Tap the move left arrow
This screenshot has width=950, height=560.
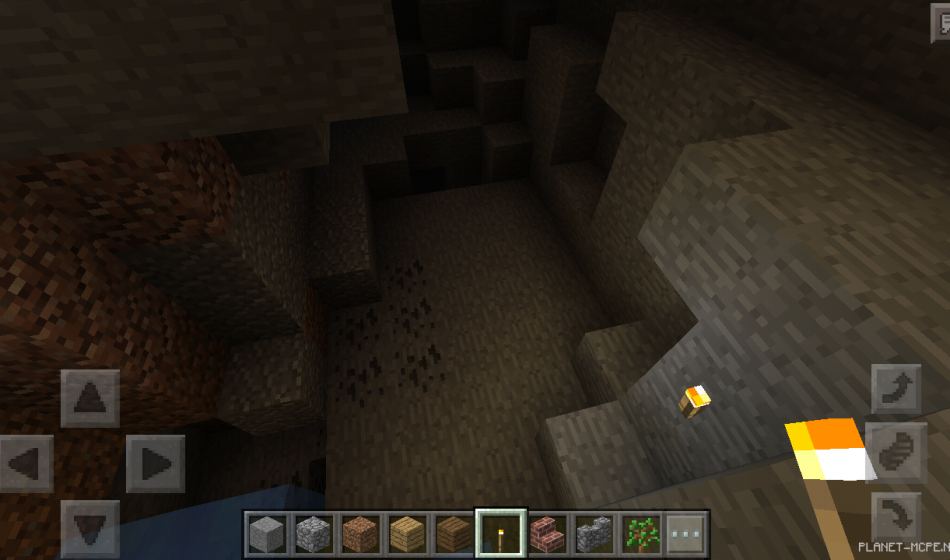26,463
